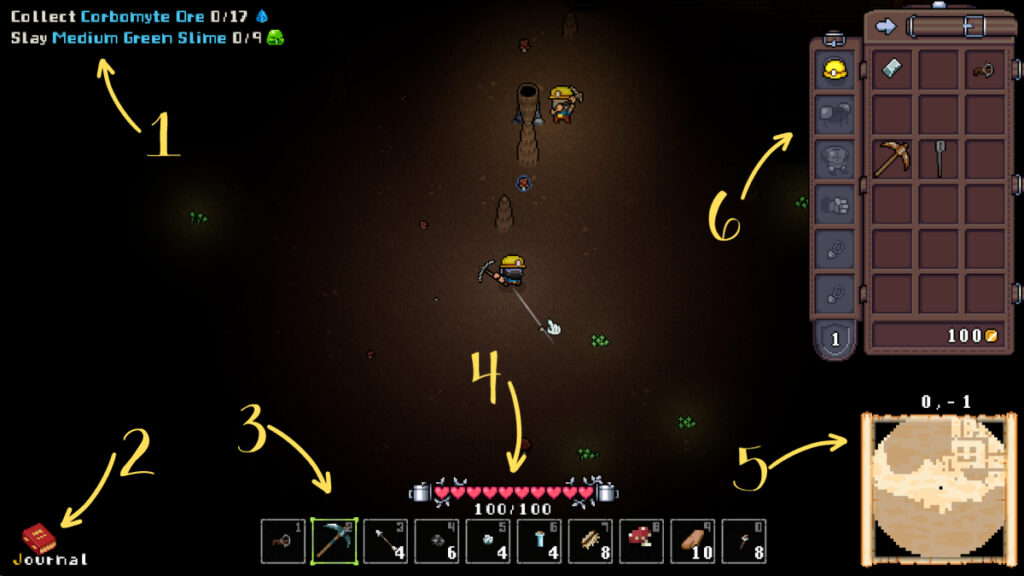Select the slingshot in the inventory grid

pos(984,70)
